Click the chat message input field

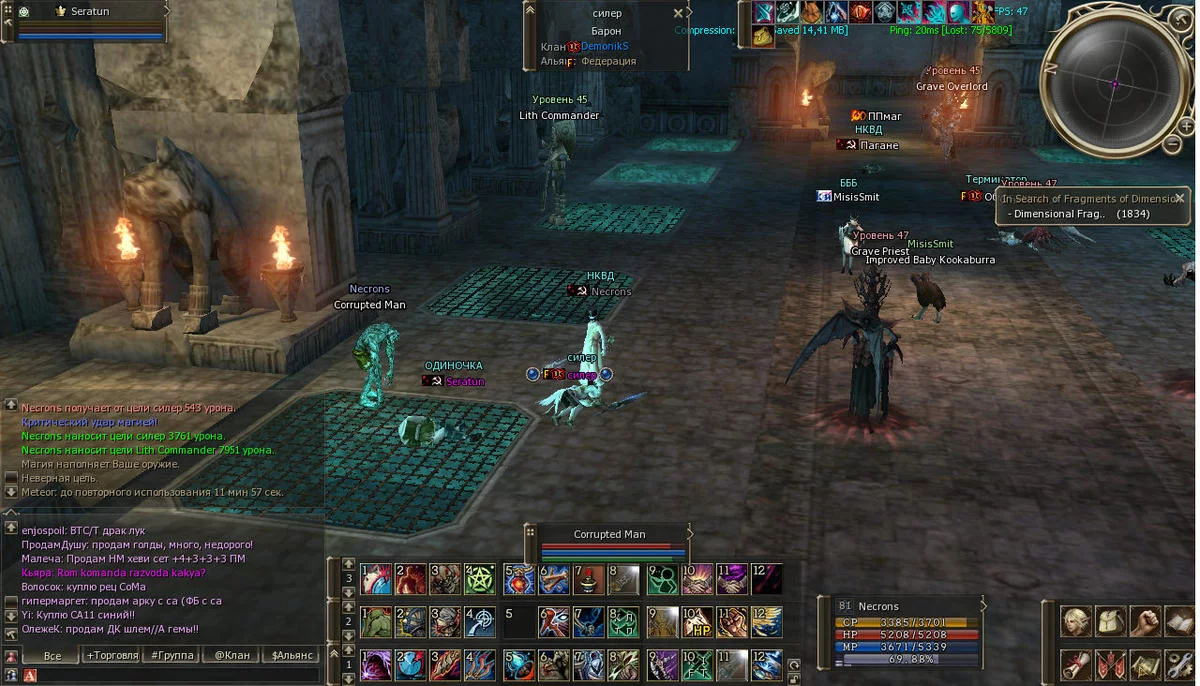point(170,676)
